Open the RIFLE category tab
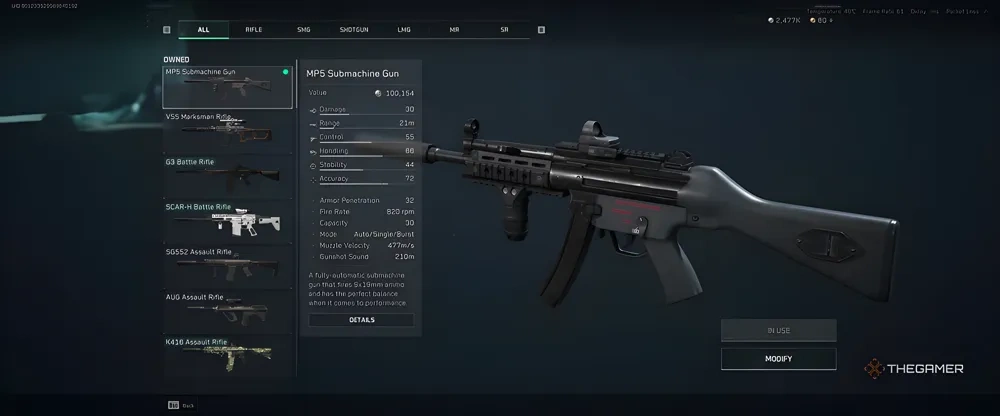 (254, 30)
